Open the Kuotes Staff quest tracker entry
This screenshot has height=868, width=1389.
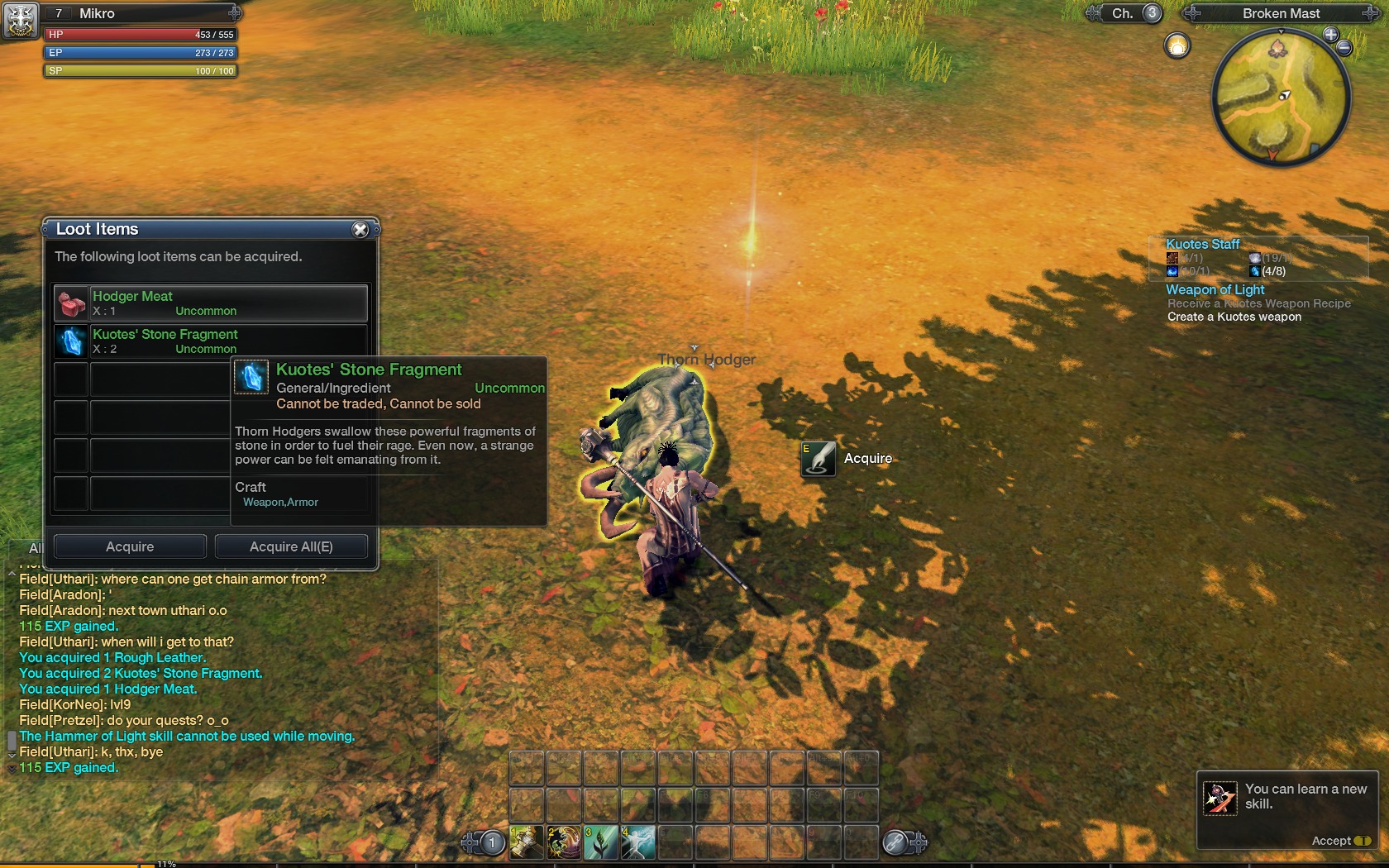(x=1202, y=244)
